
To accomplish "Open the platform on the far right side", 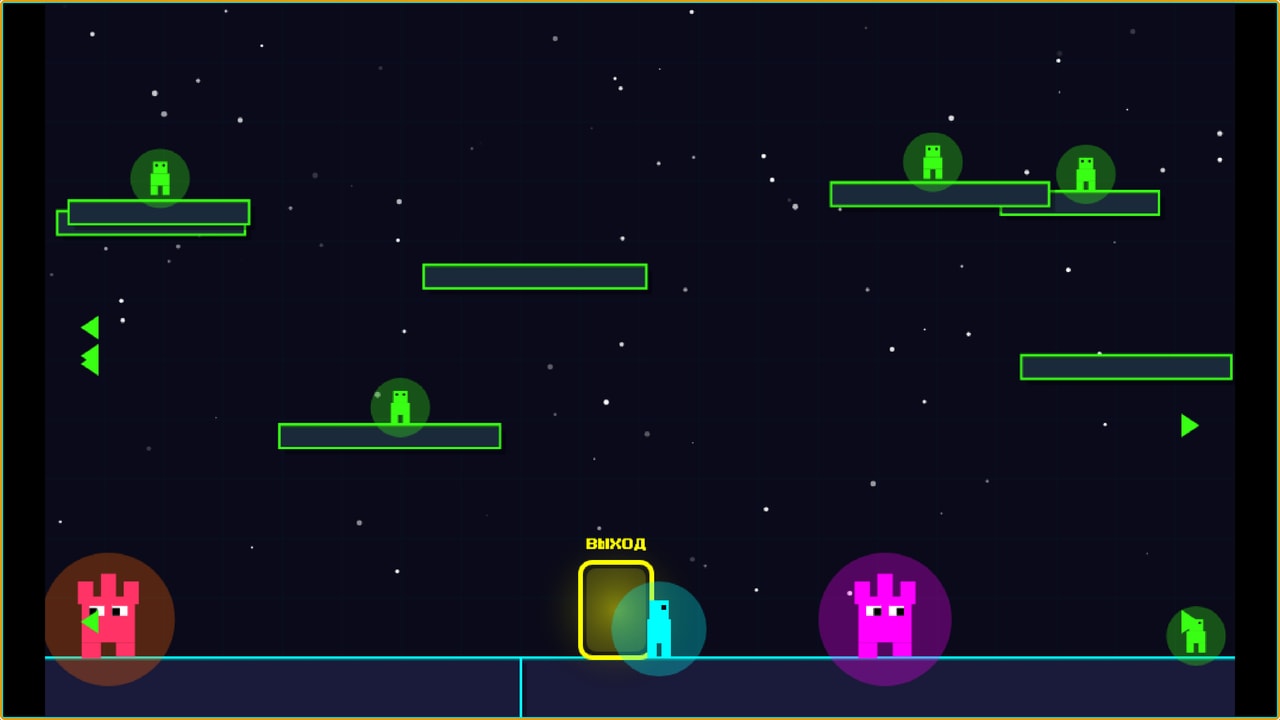I will tap(1125, 367).
